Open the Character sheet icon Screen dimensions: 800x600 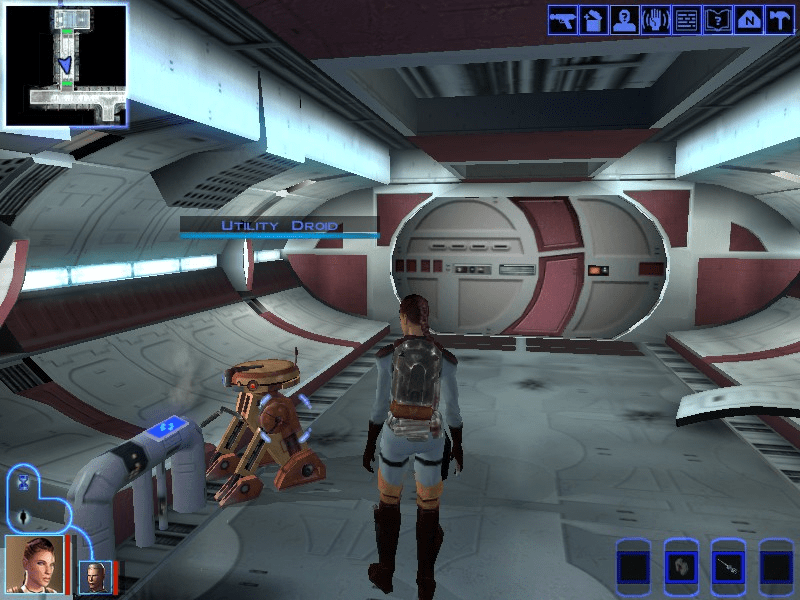coord(624,20)
